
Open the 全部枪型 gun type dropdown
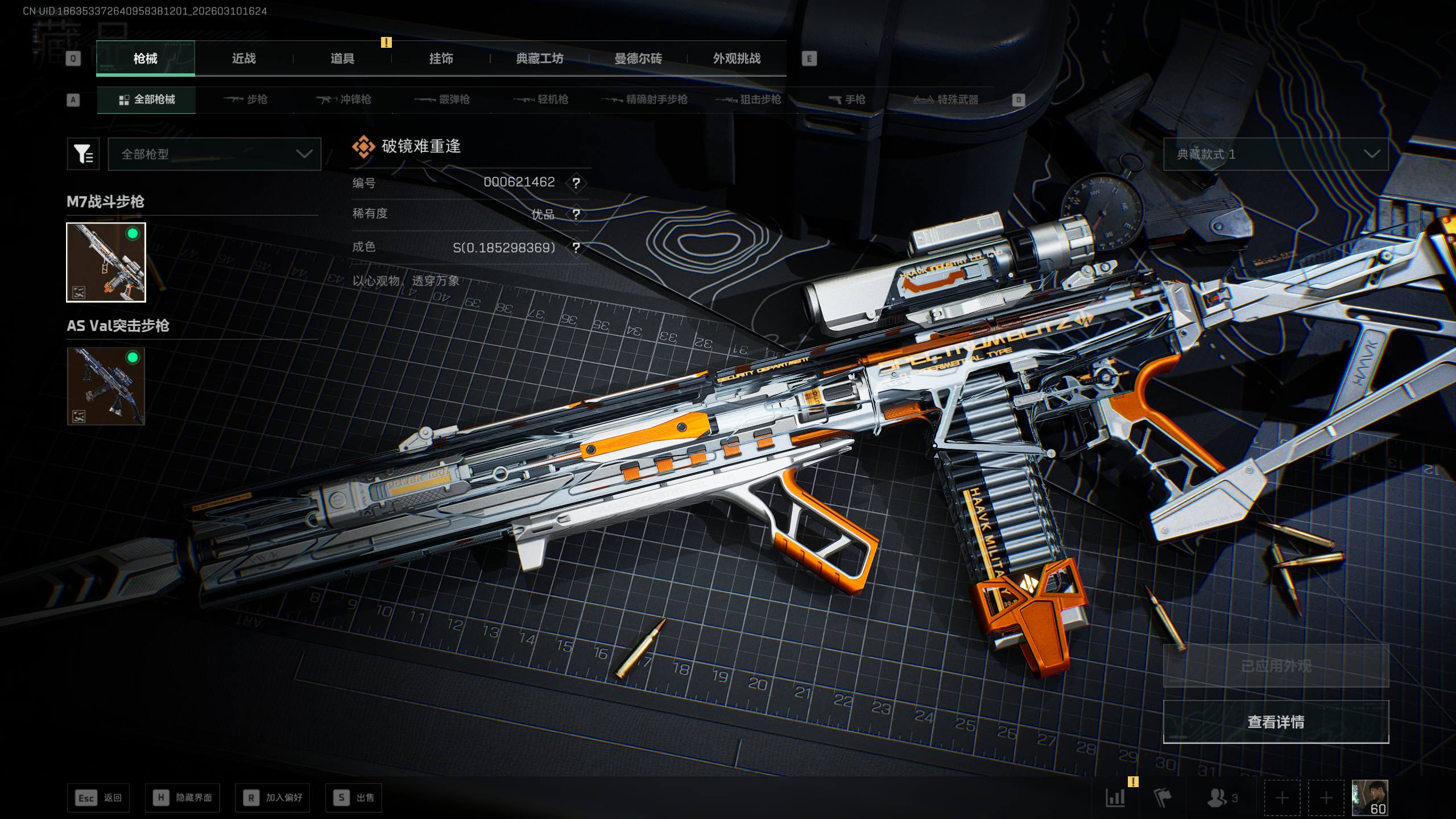point(214,154)
